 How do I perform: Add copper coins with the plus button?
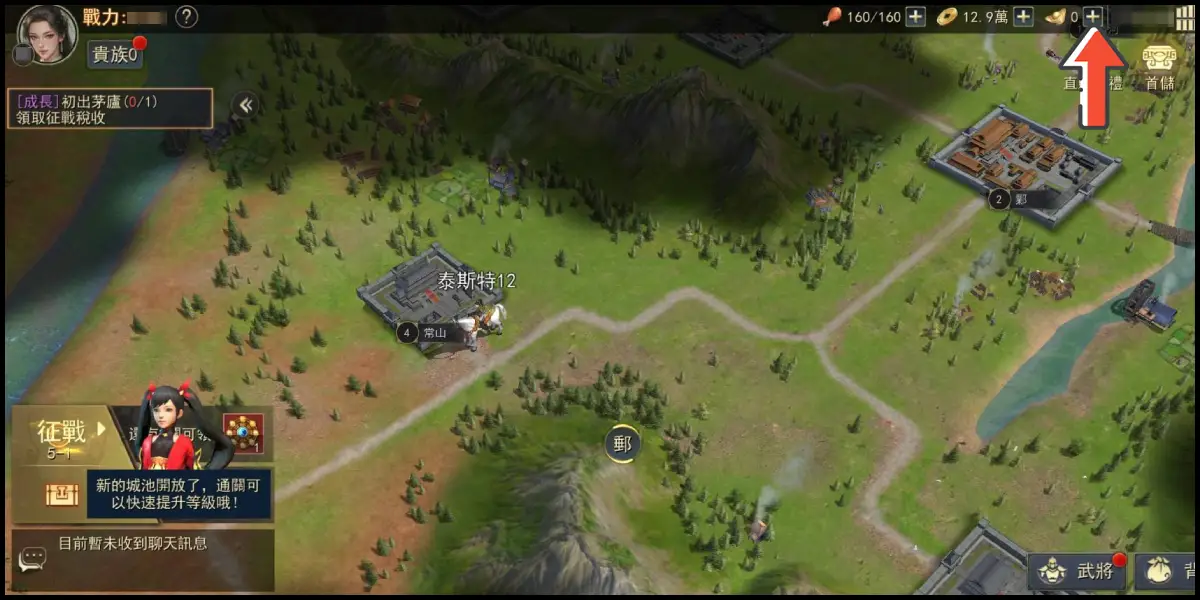tap(1023, 17)
